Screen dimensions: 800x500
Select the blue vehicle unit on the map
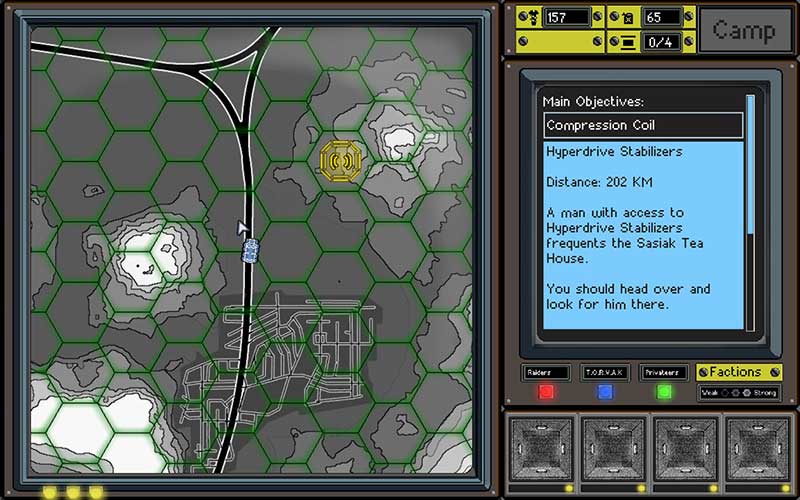click(x=251, y=250)
